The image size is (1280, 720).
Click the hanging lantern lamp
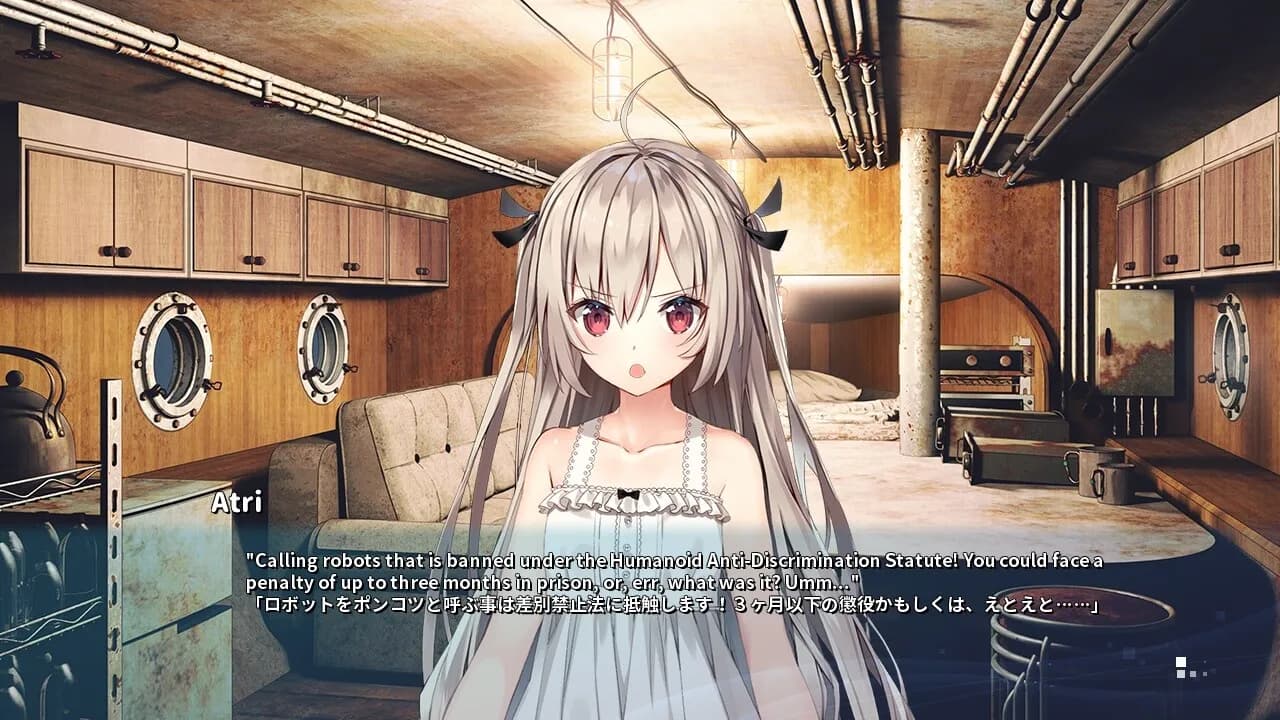pyautogui.click(x=614, y=75)
